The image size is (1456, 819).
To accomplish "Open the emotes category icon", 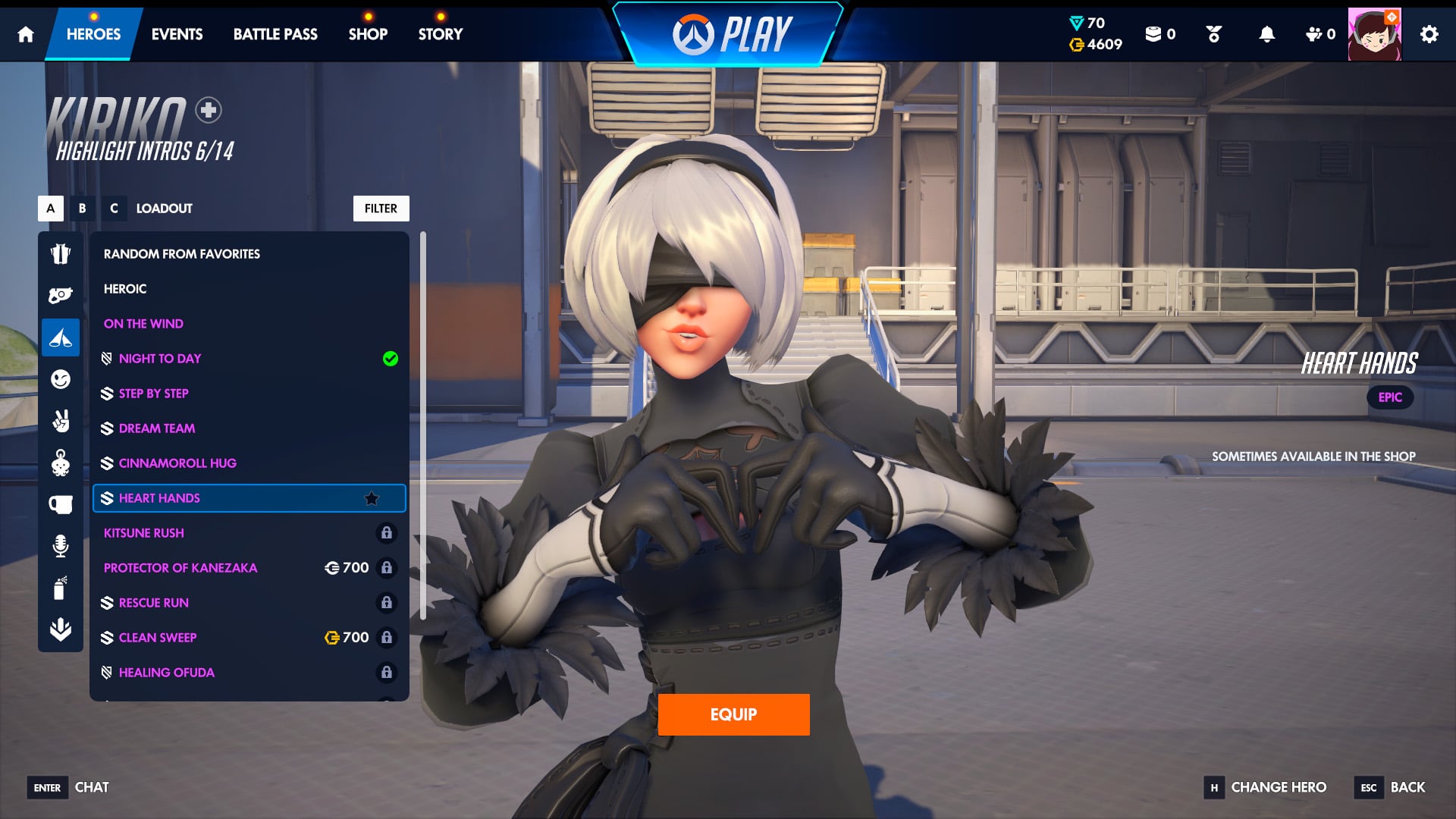I will click(61, 379).
